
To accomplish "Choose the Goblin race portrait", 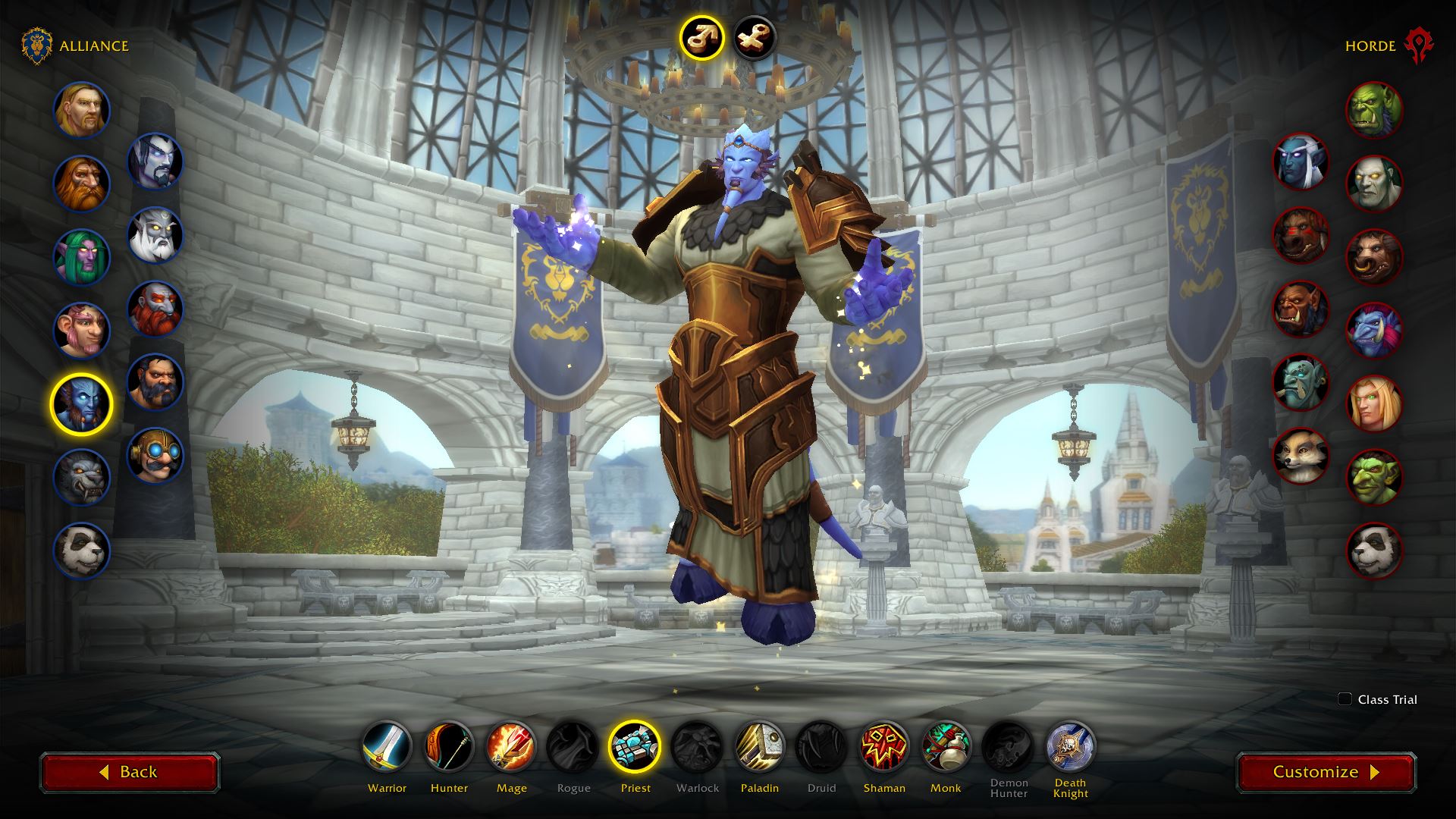I will pyautogui.click(x=1374, y=477).
